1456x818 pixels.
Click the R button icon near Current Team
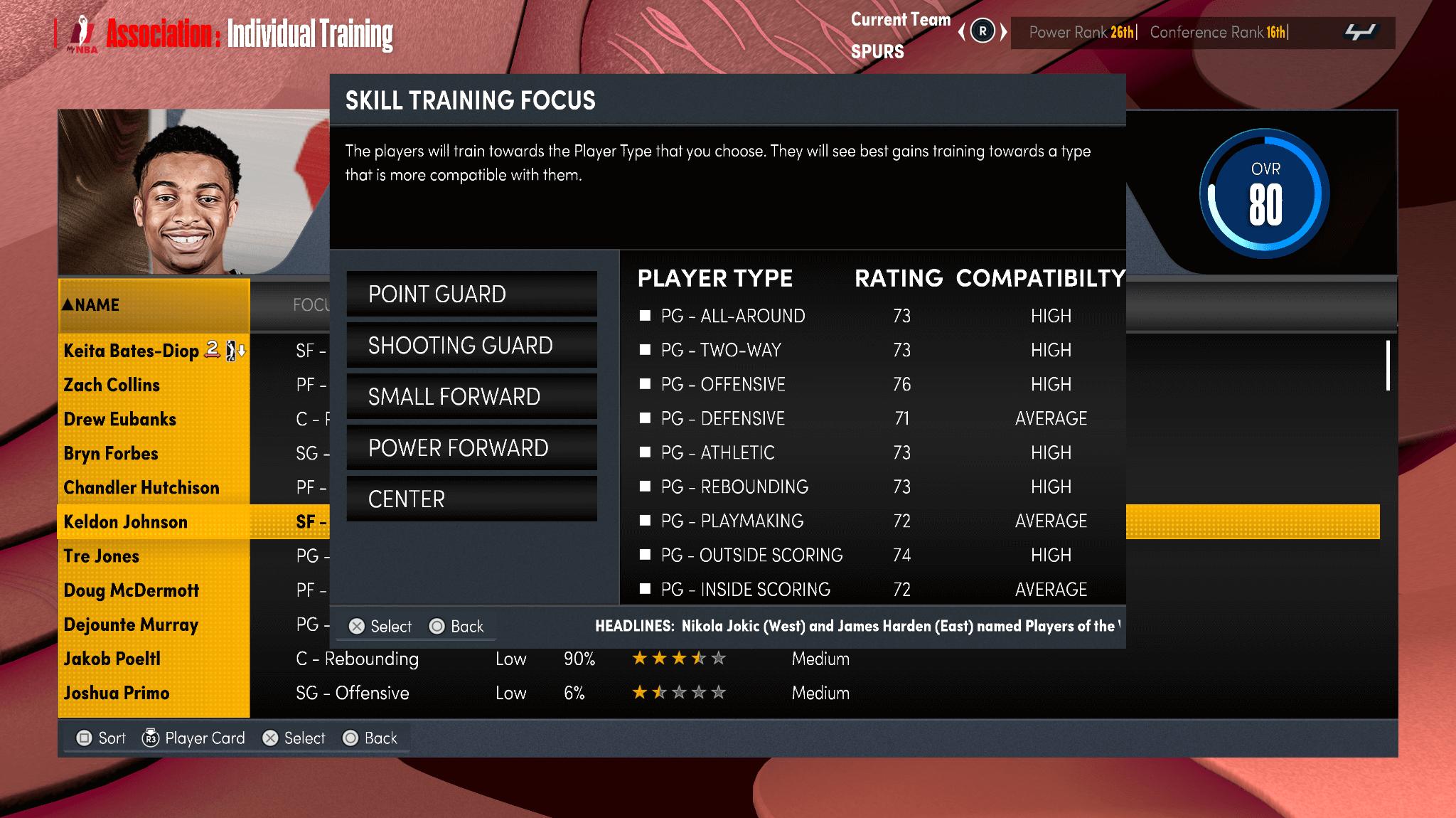coord(983,32)
